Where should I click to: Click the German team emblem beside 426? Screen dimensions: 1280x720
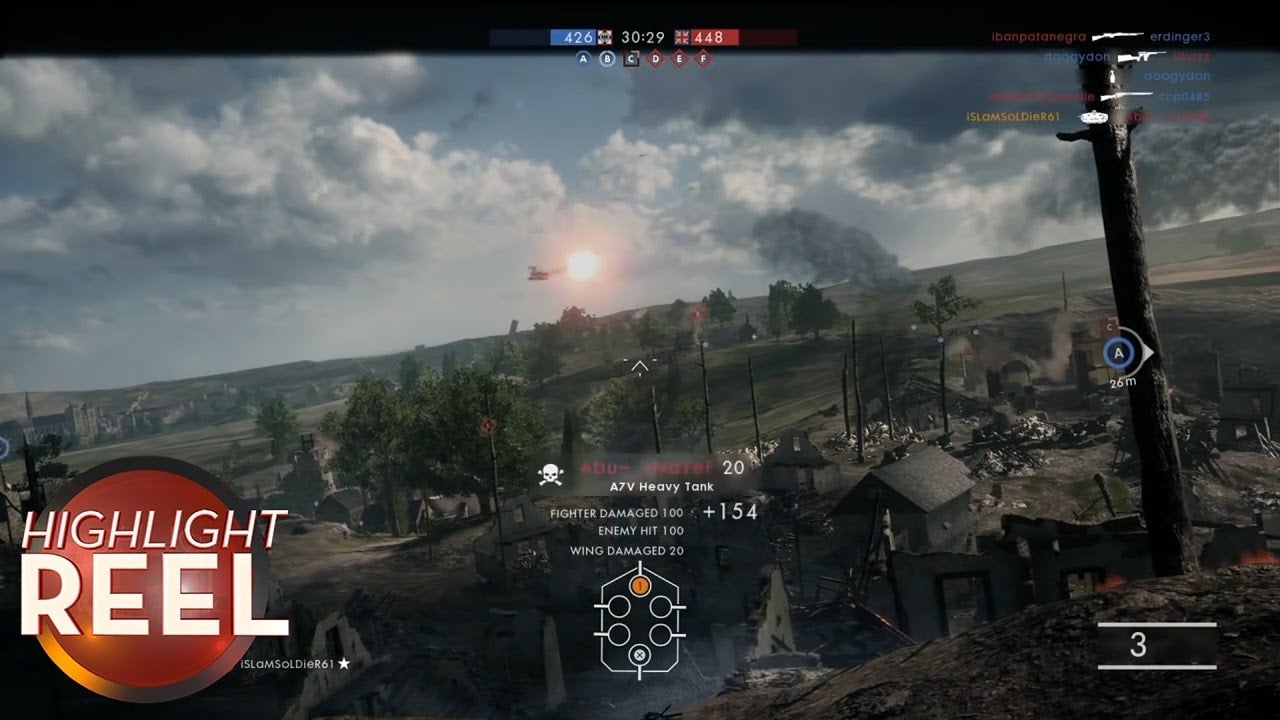point(605,37)
